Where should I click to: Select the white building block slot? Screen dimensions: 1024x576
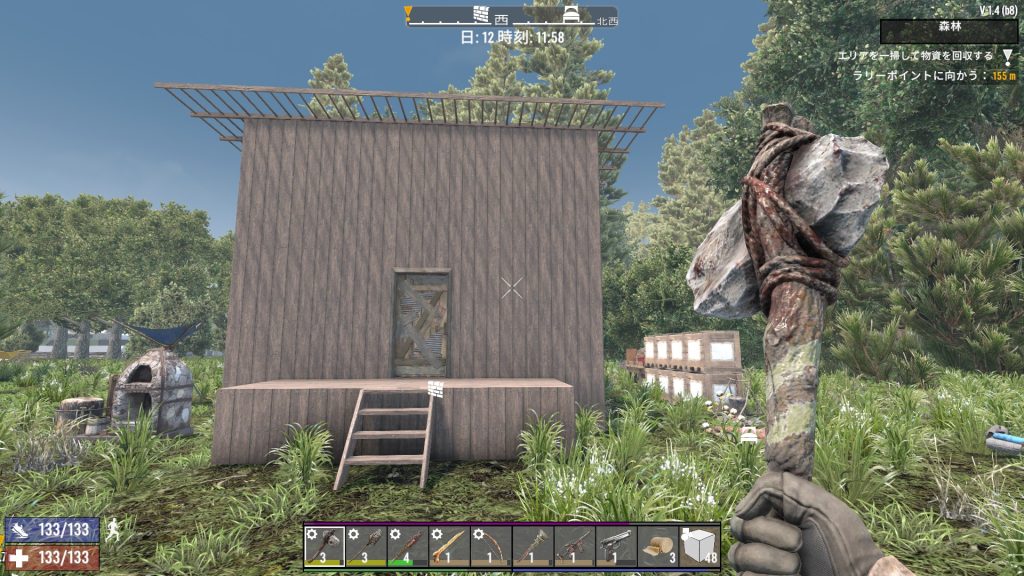(x=699, y=547)
